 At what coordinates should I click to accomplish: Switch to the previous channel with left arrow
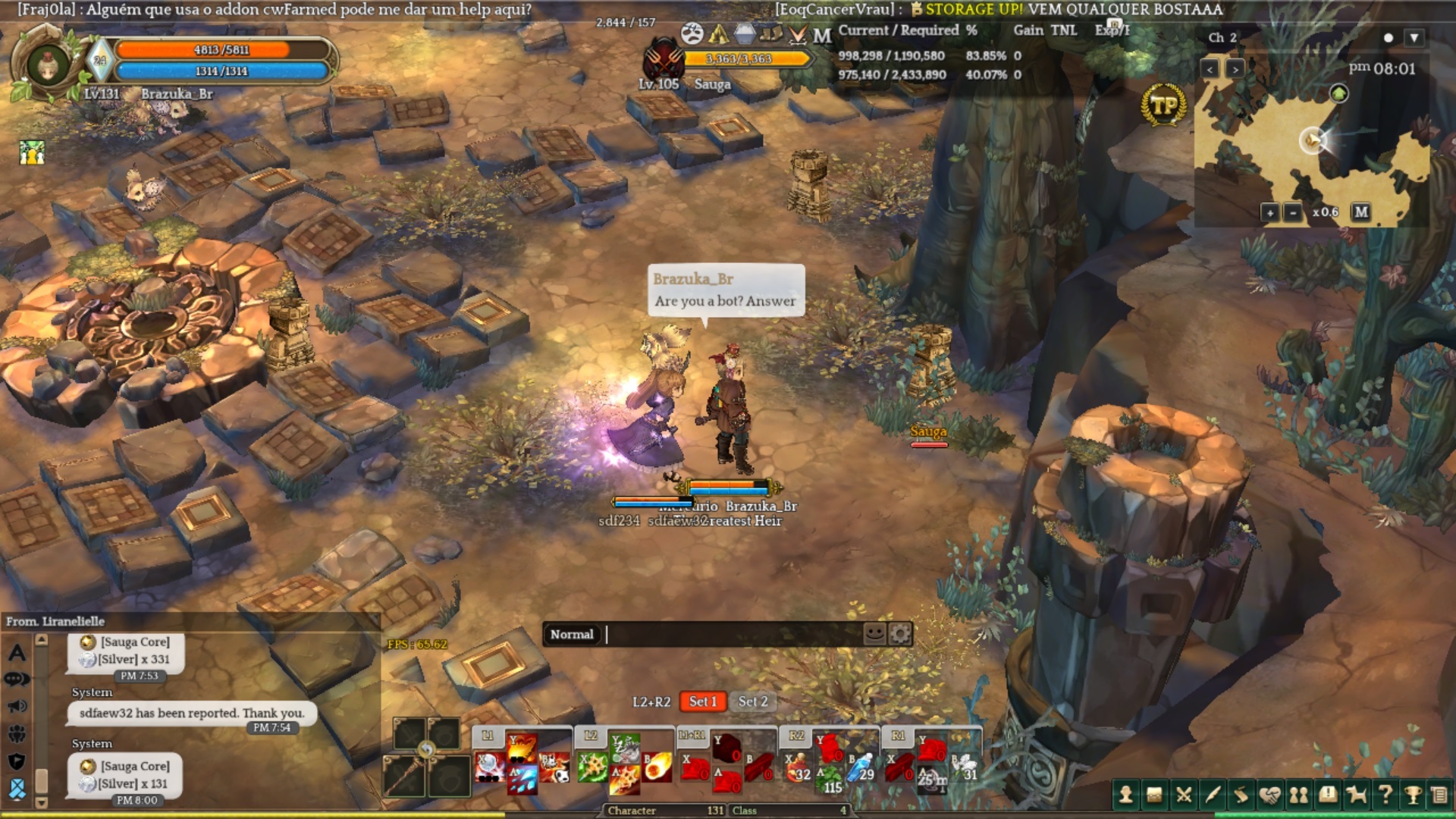coord(1210,69)
